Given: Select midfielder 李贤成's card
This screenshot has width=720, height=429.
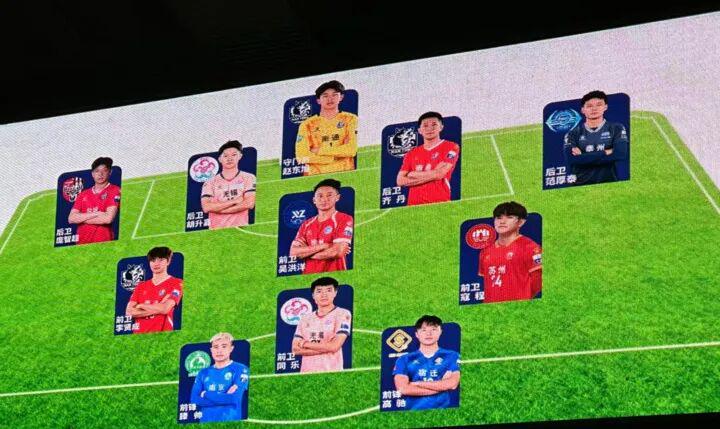Looking at the screenshot, I should (x=150, y=292).
